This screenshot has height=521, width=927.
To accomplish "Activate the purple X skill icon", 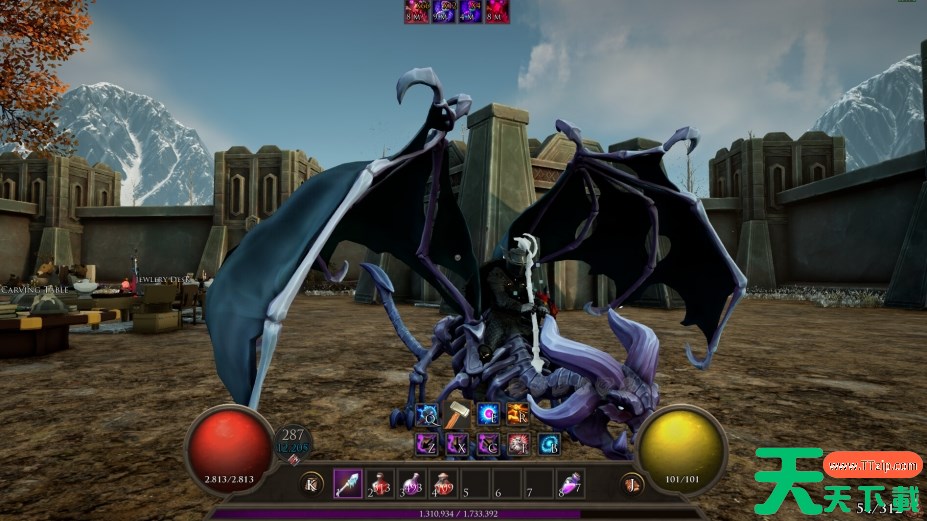I will click(457, 444).
